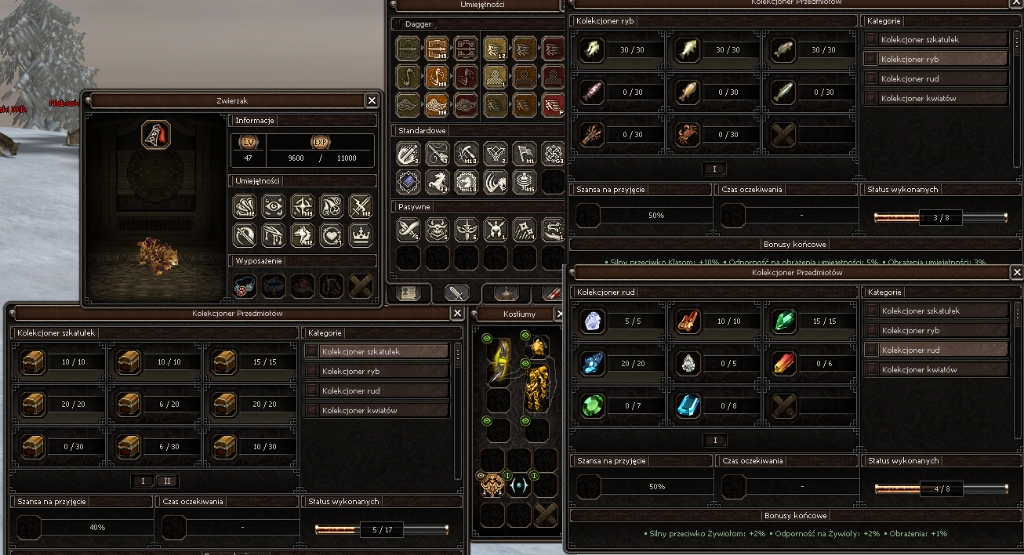The width and height of the screenshot is (1024, 555).
Task: Click the pet's heart skill icon
Action: click(331, 235)
